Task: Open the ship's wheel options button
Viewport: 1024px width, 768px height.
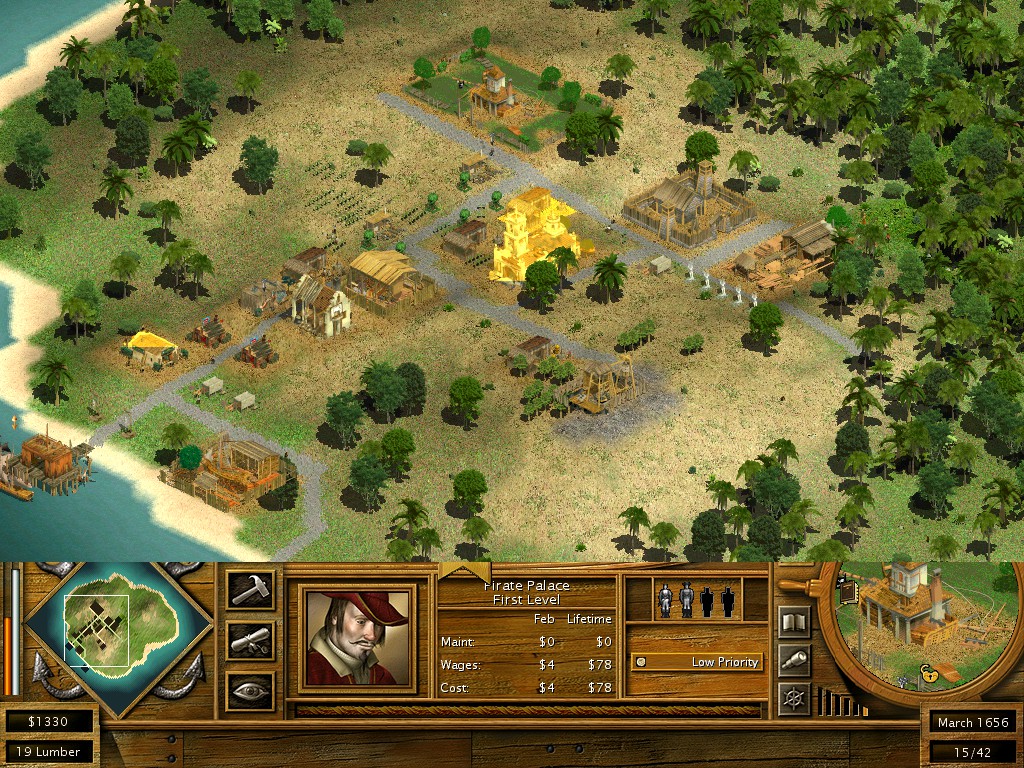Action: (794, 696)
